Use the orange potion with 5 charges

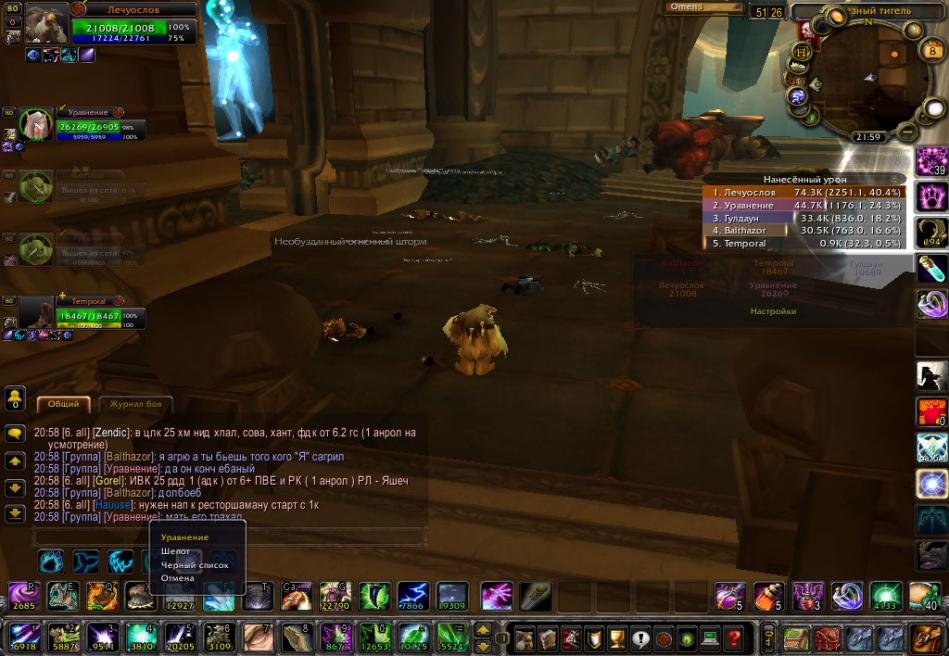768,597
